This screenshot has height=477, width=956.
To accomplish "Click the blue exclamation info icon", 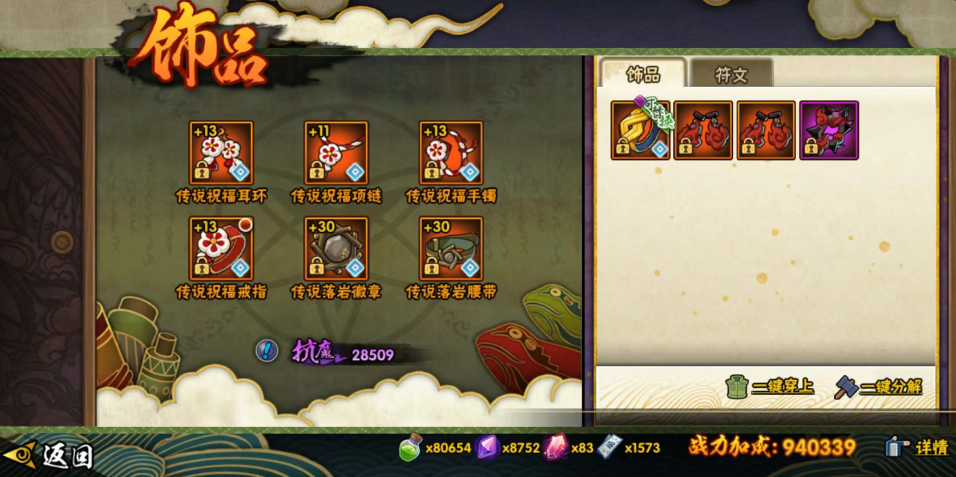I will coord(266,351).
